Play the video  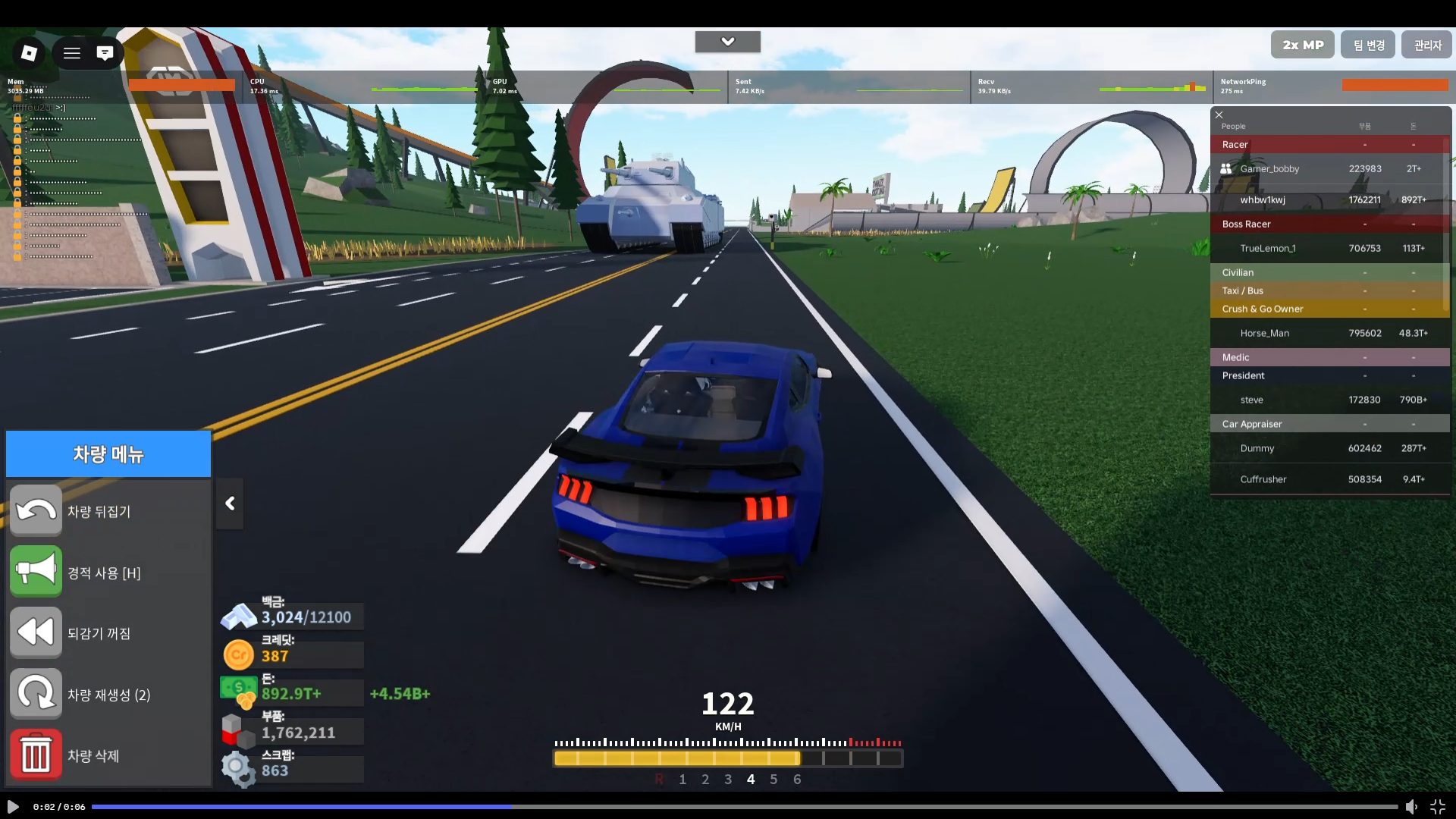tap(13, 807)
